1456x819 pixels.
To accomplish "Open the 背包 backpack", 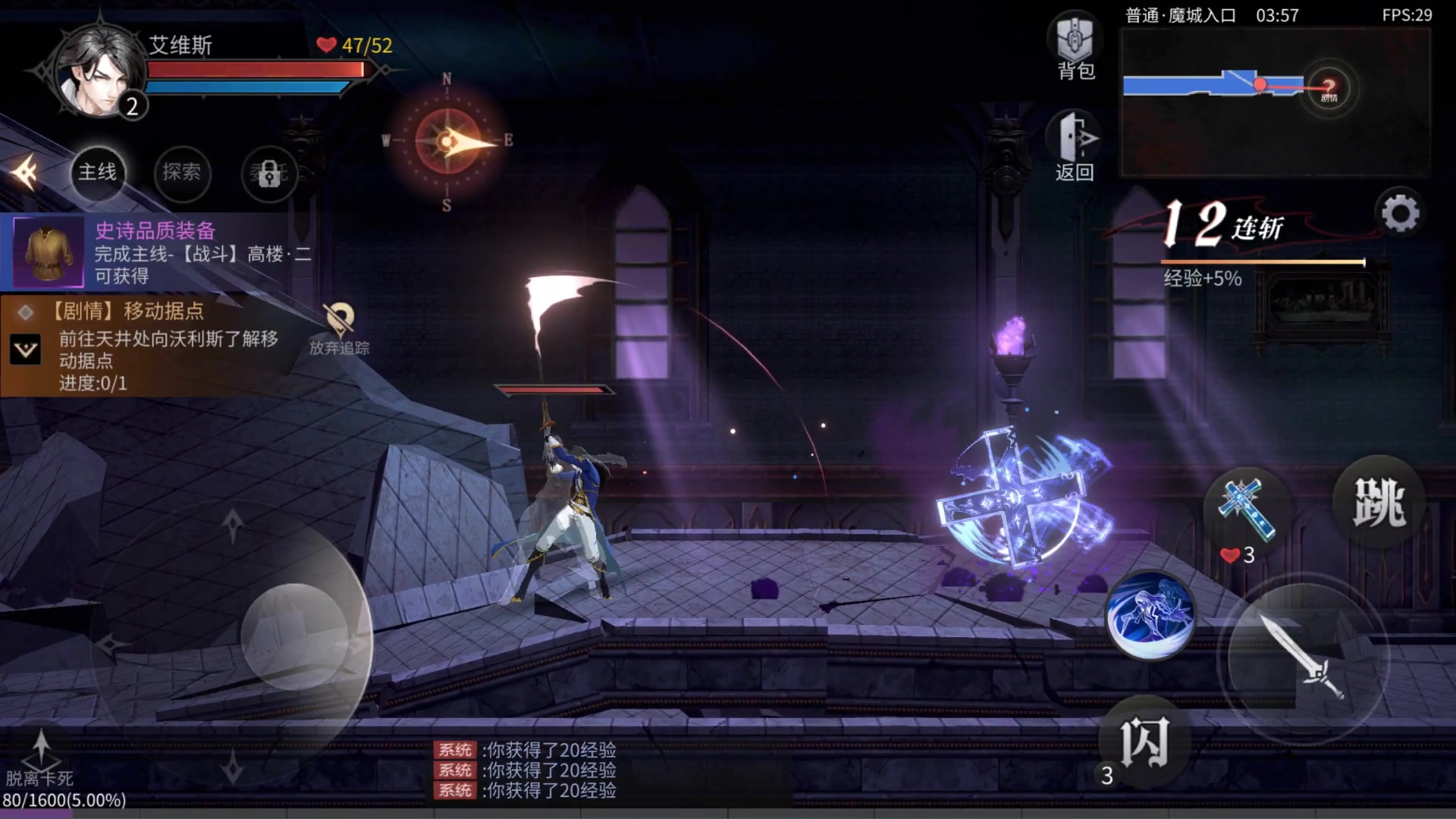I will coord(1075,45).
